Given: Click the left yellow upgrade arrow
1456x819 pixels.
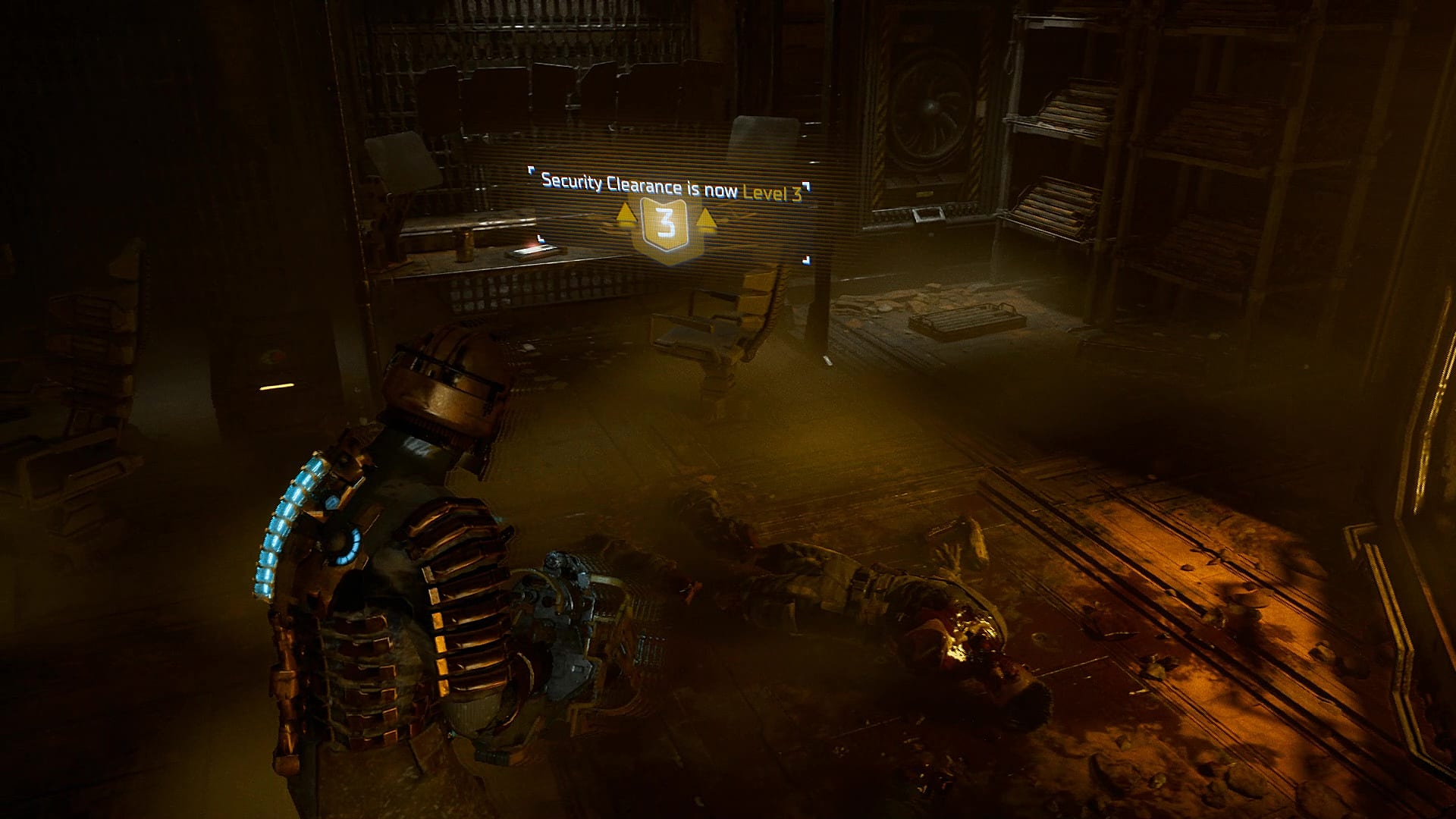Looking at the screenshot, I should (626, 215).
